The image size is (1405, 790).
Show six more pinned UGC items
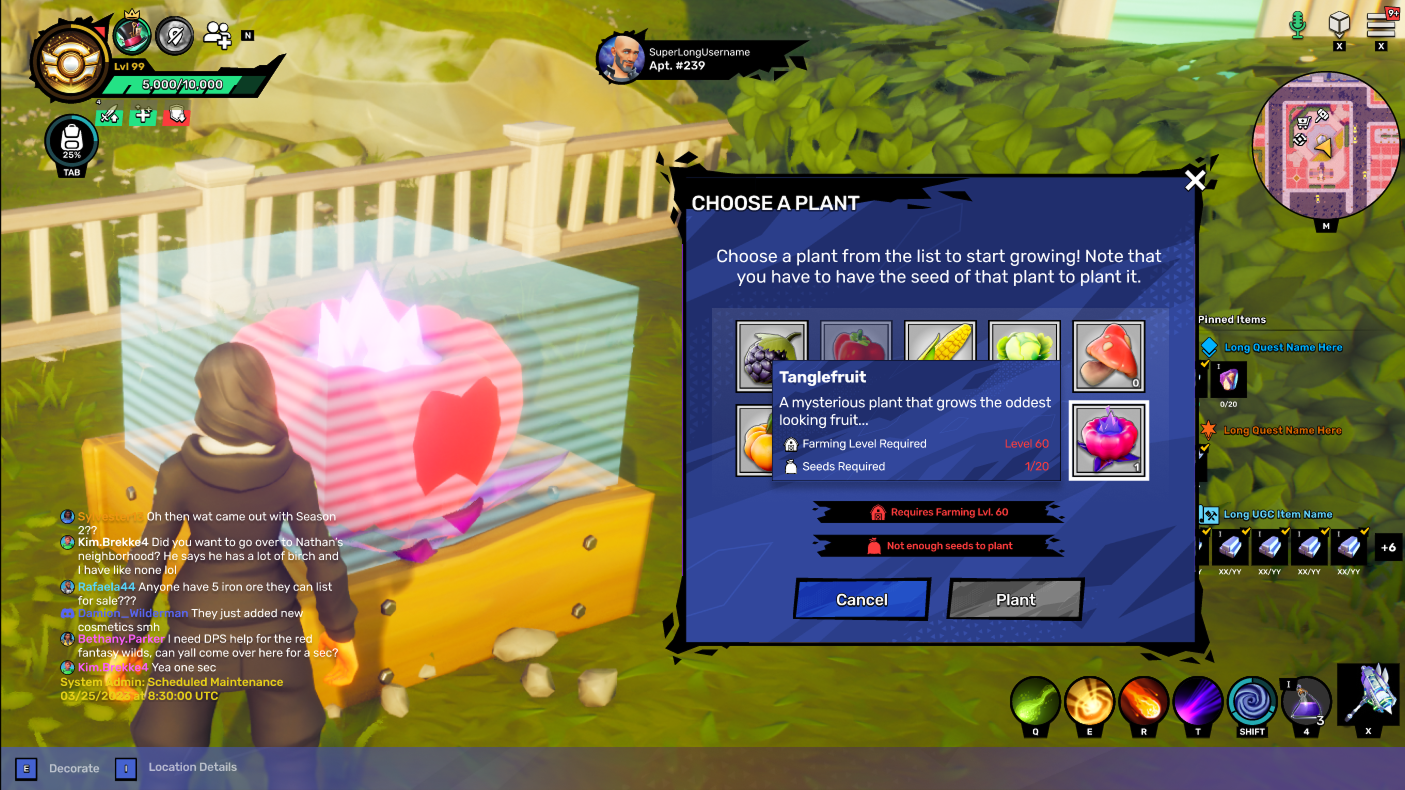point(1387,547)
